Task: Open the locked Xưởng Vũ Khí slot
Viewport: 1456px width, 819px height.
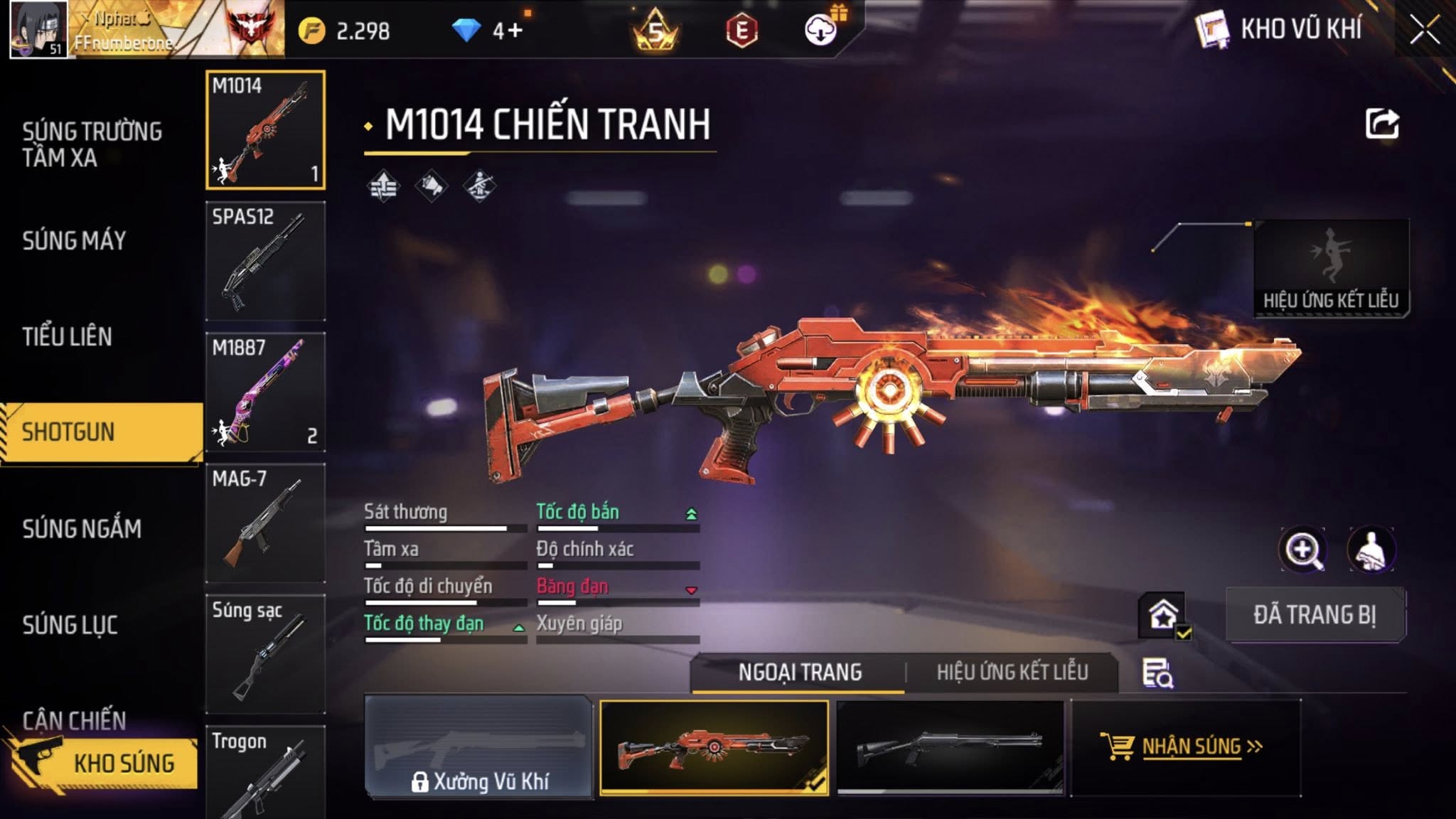Action: (x=478, y=747)
